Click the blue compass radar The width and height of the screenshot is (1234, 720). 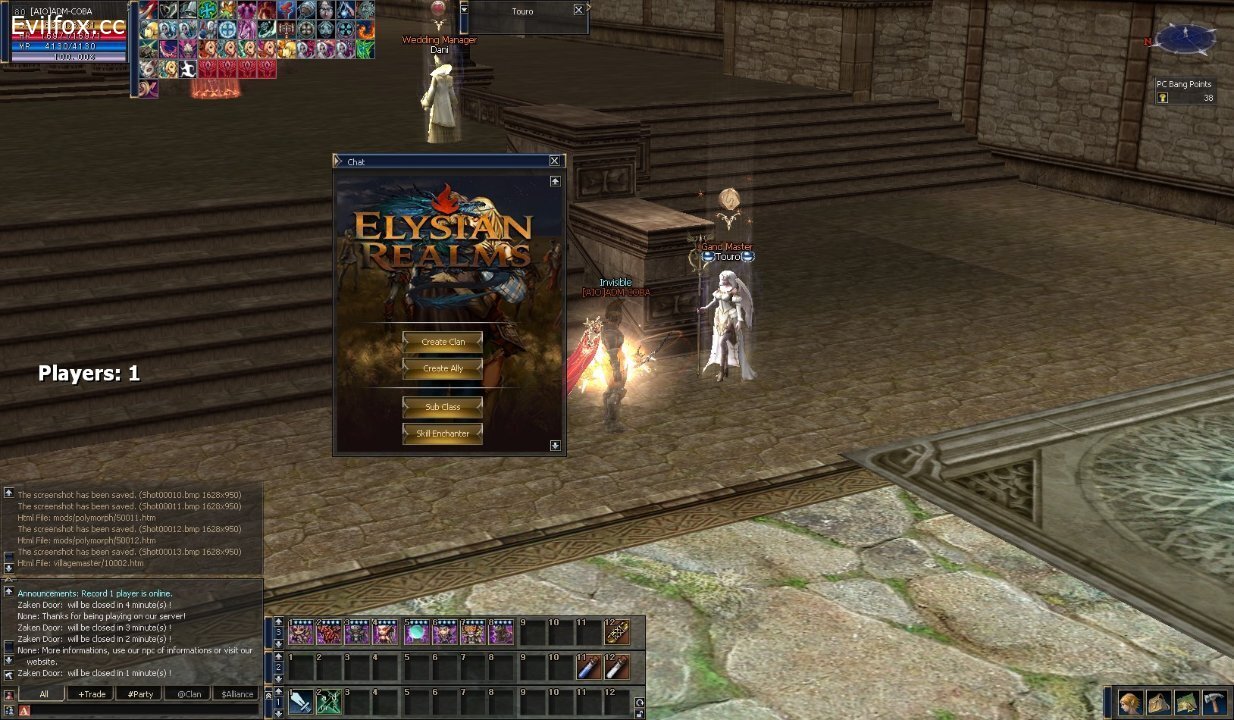[1186, 39]
